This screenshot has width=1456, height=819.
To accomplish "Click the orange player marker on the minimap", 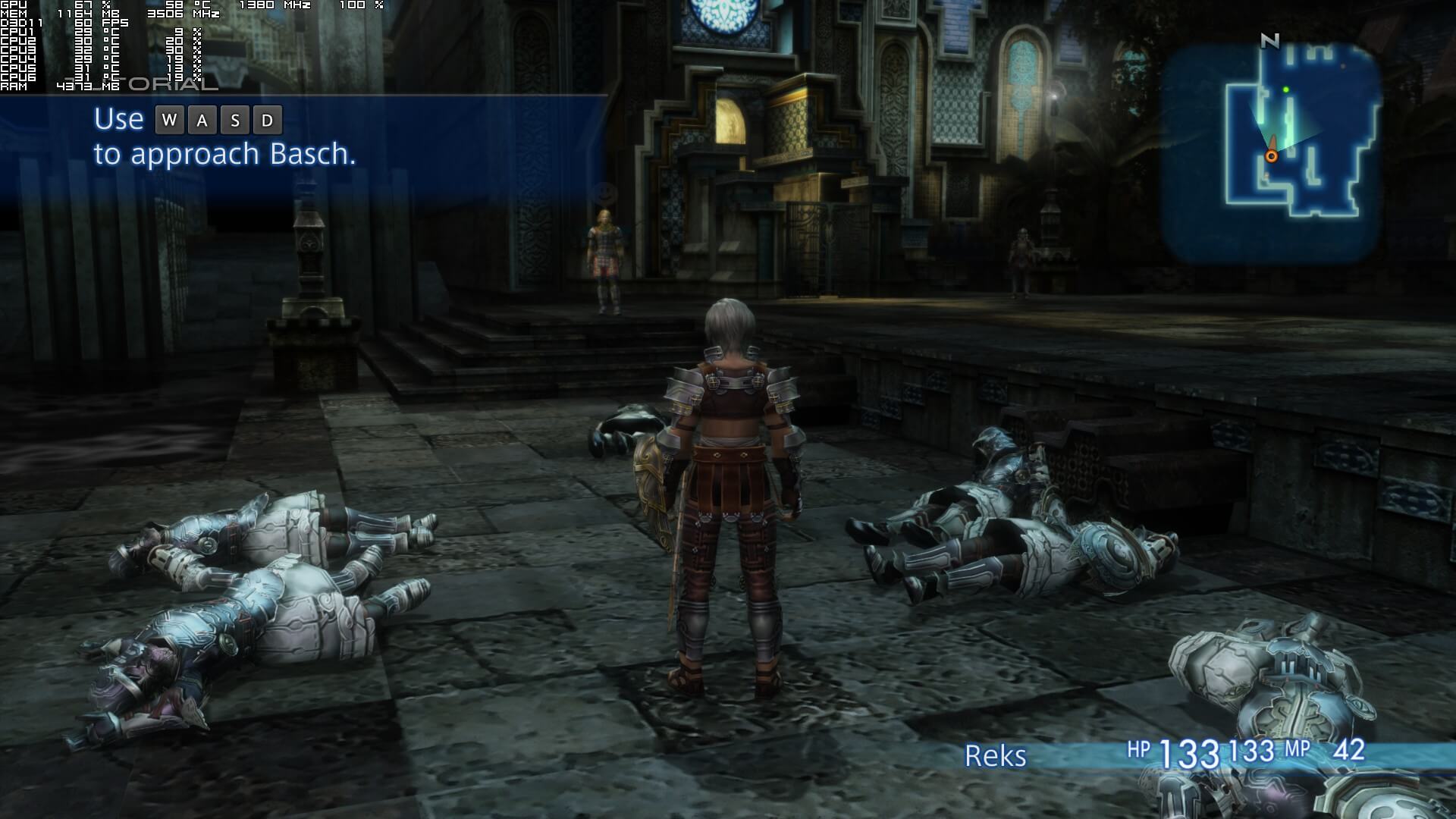I will coord(1271,156).
